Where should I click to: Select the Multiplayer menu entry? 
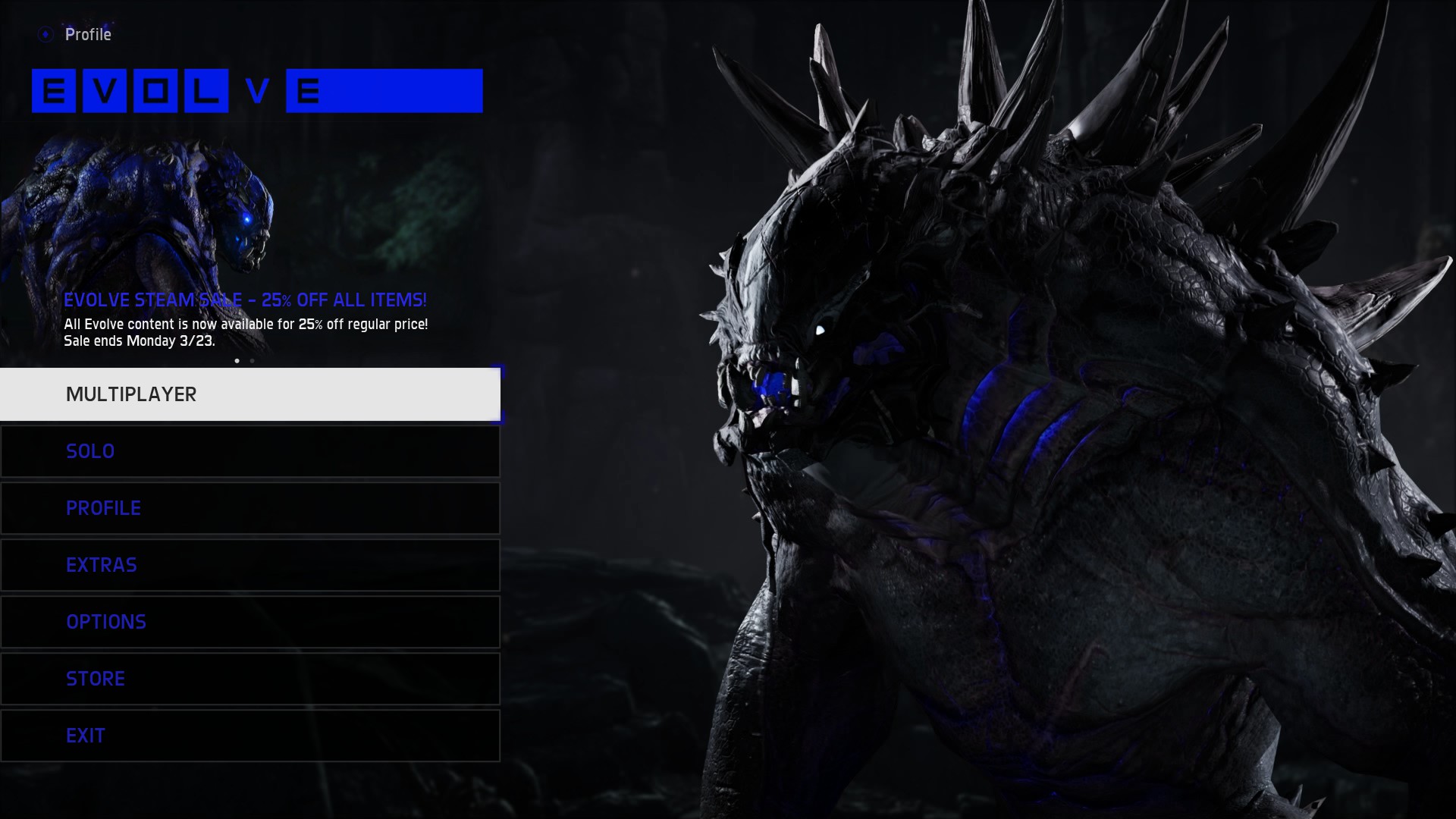pyautogui.click(x=249, y=394)
